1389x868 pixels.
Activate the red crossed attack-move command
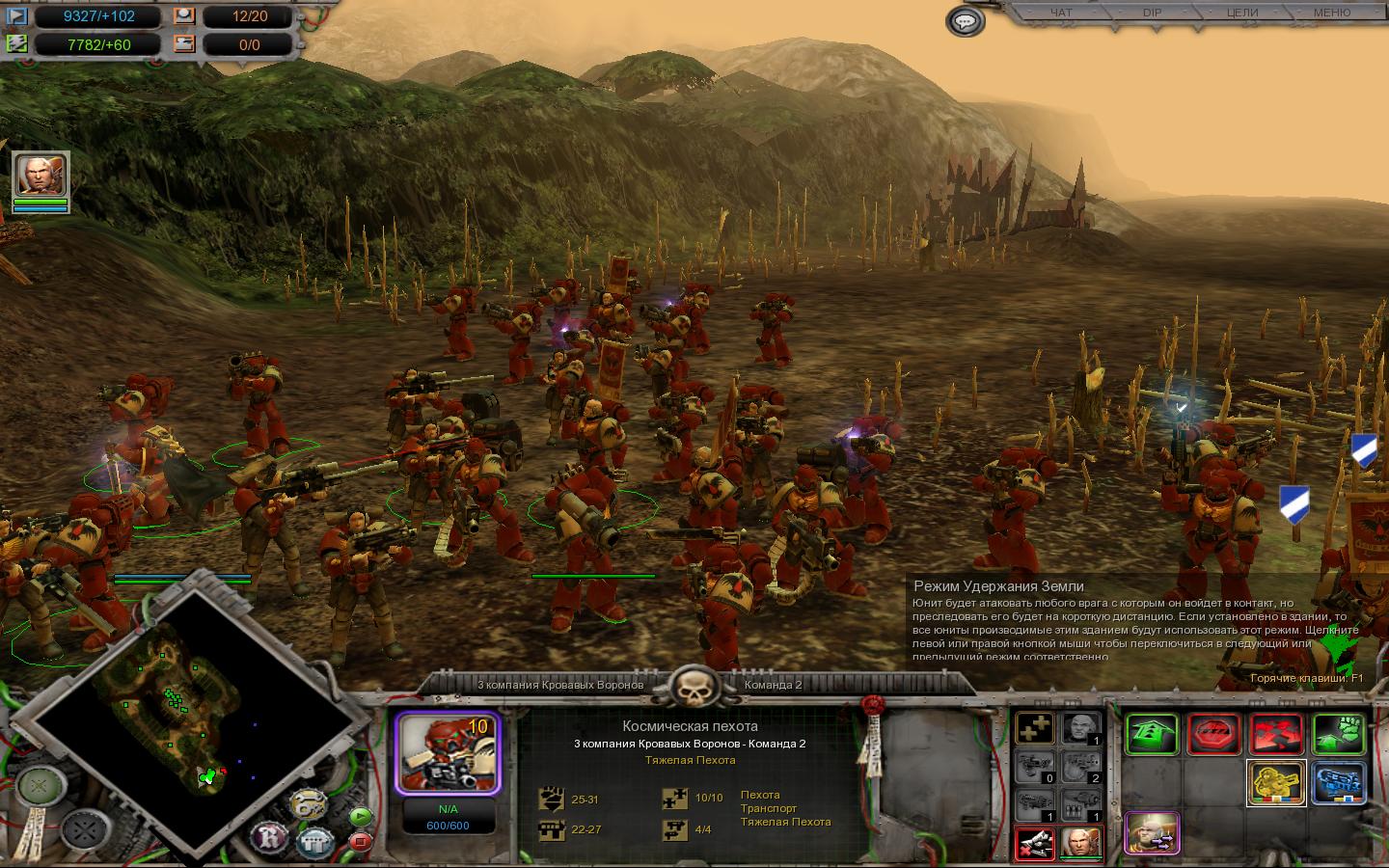click(1276, 735)
